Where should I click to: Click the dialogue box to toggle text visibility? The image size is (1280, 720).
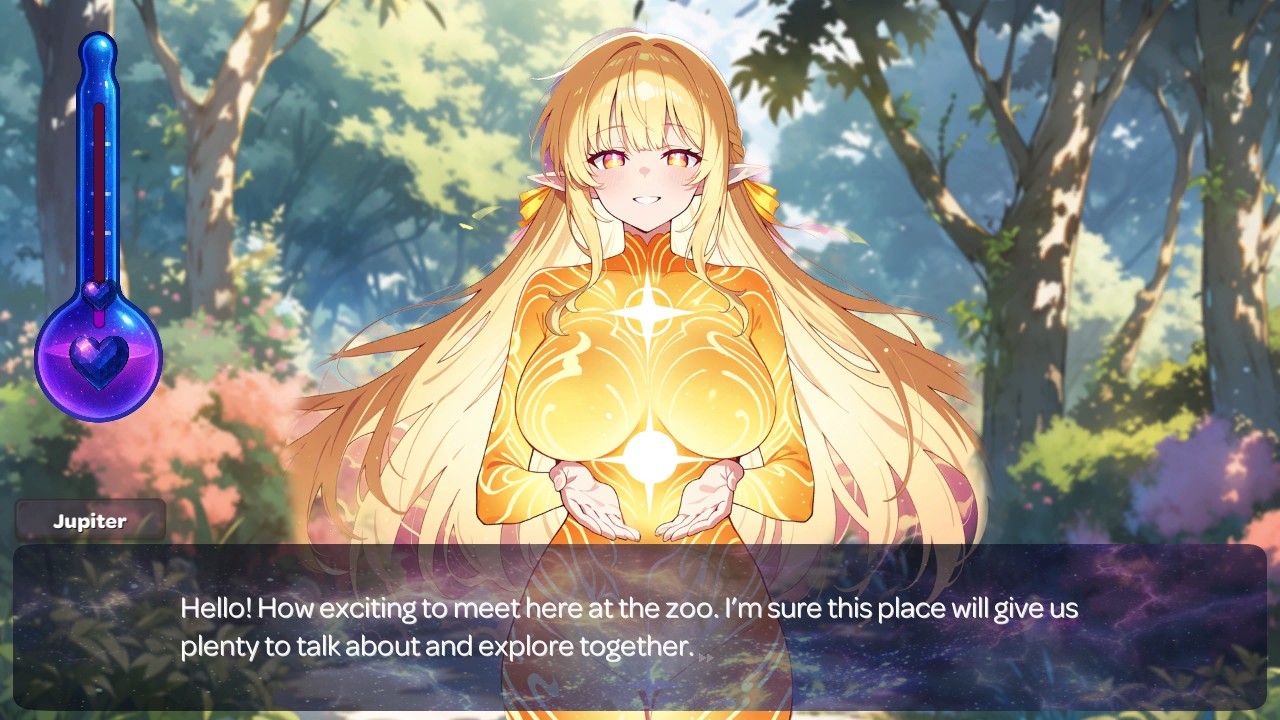click(640, 625)
